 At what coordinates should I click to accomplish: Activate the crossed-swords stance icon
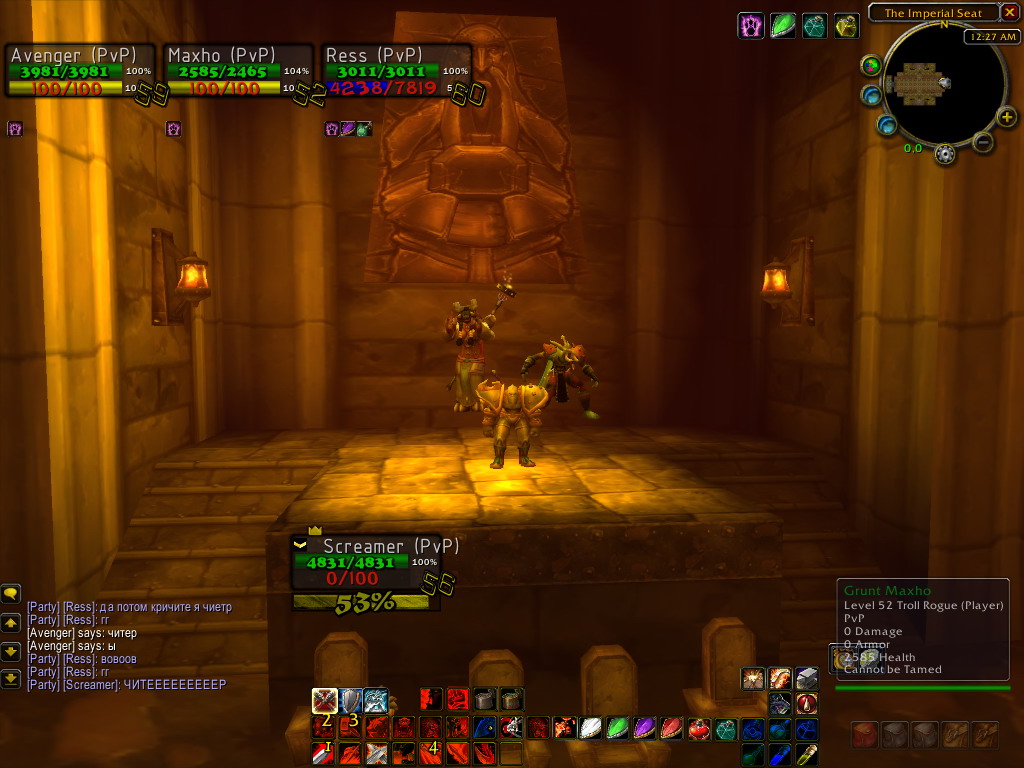point(324,700)
